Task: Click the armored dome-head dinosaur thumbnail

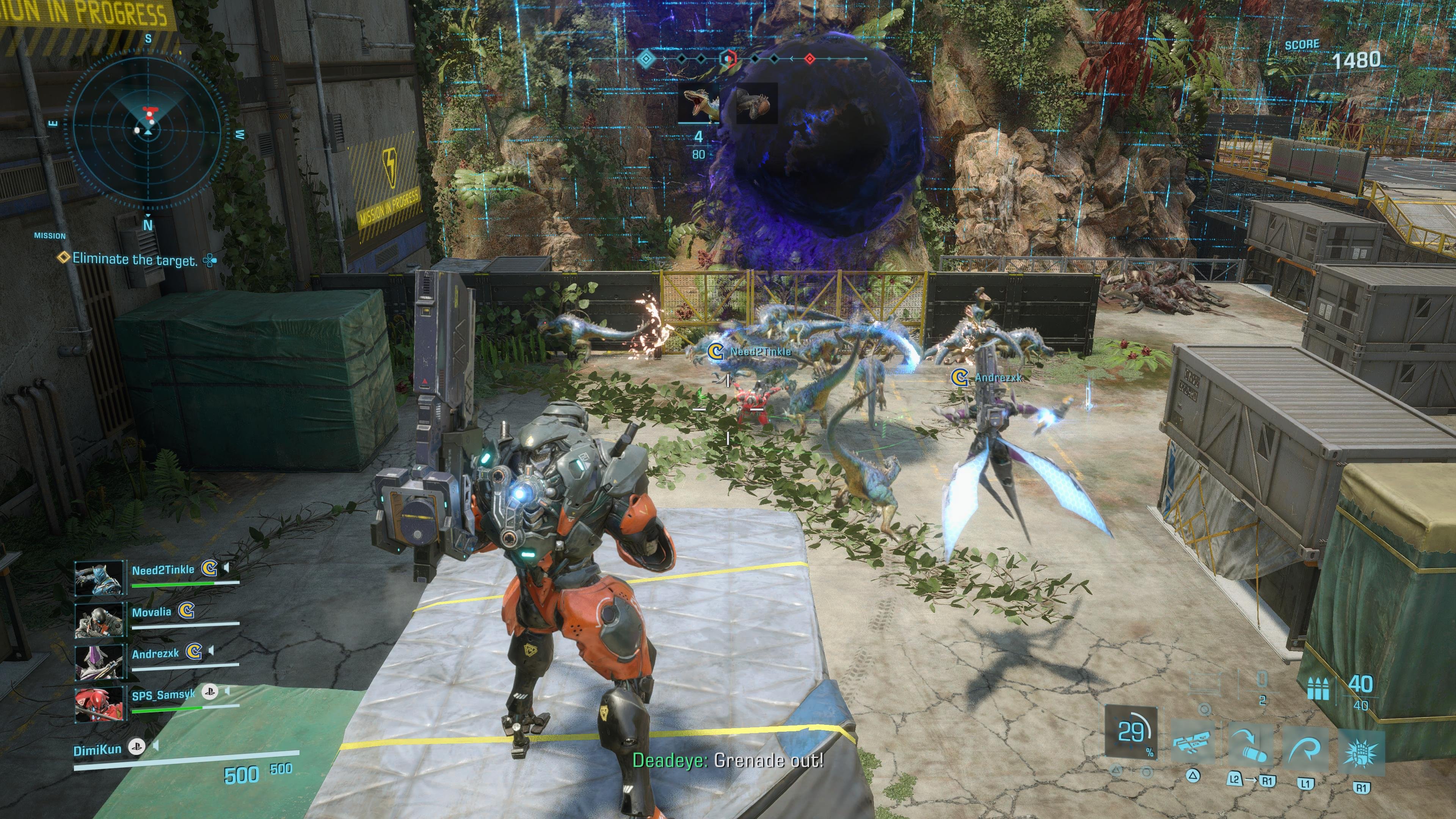Action: (x=756, y=104)
